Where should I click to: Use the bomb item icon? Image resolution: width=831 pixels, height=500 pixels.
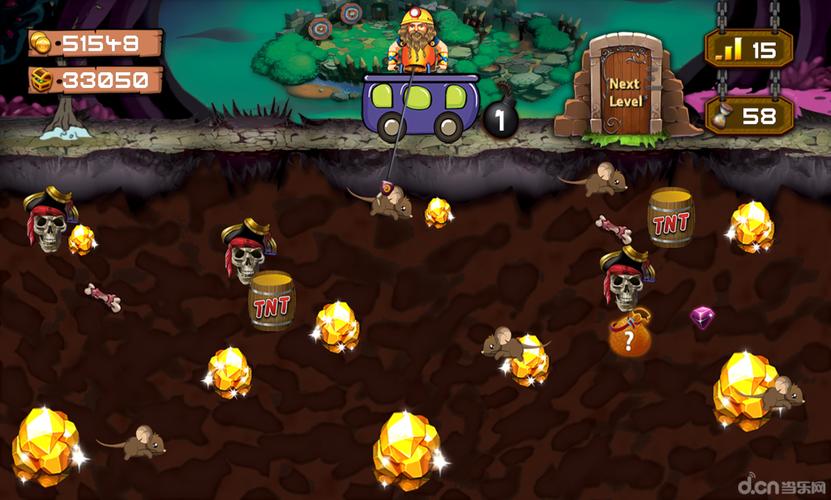(500, 120)
